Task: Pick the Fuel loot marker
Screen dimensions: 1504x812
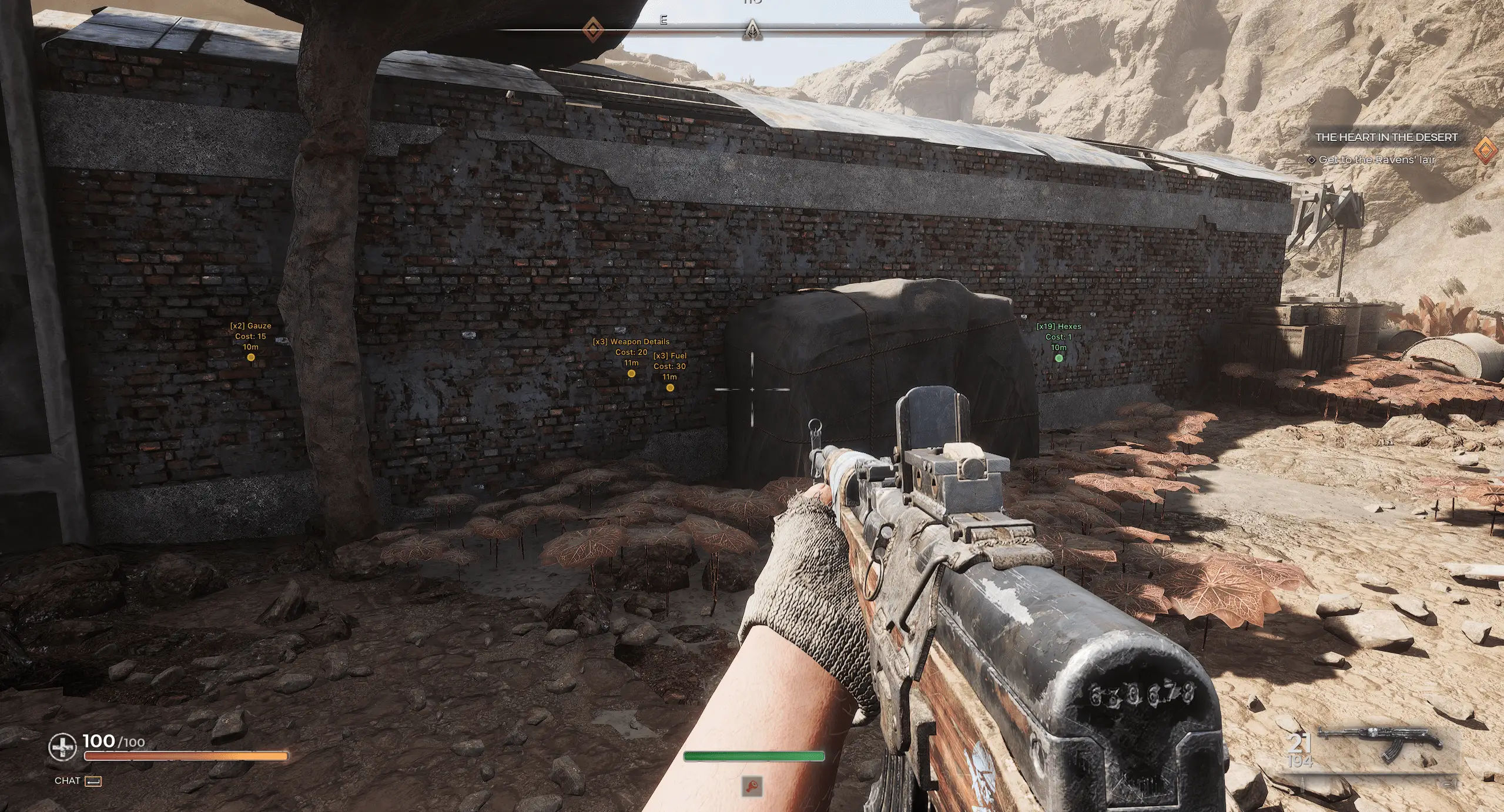Action: [670, 387]
